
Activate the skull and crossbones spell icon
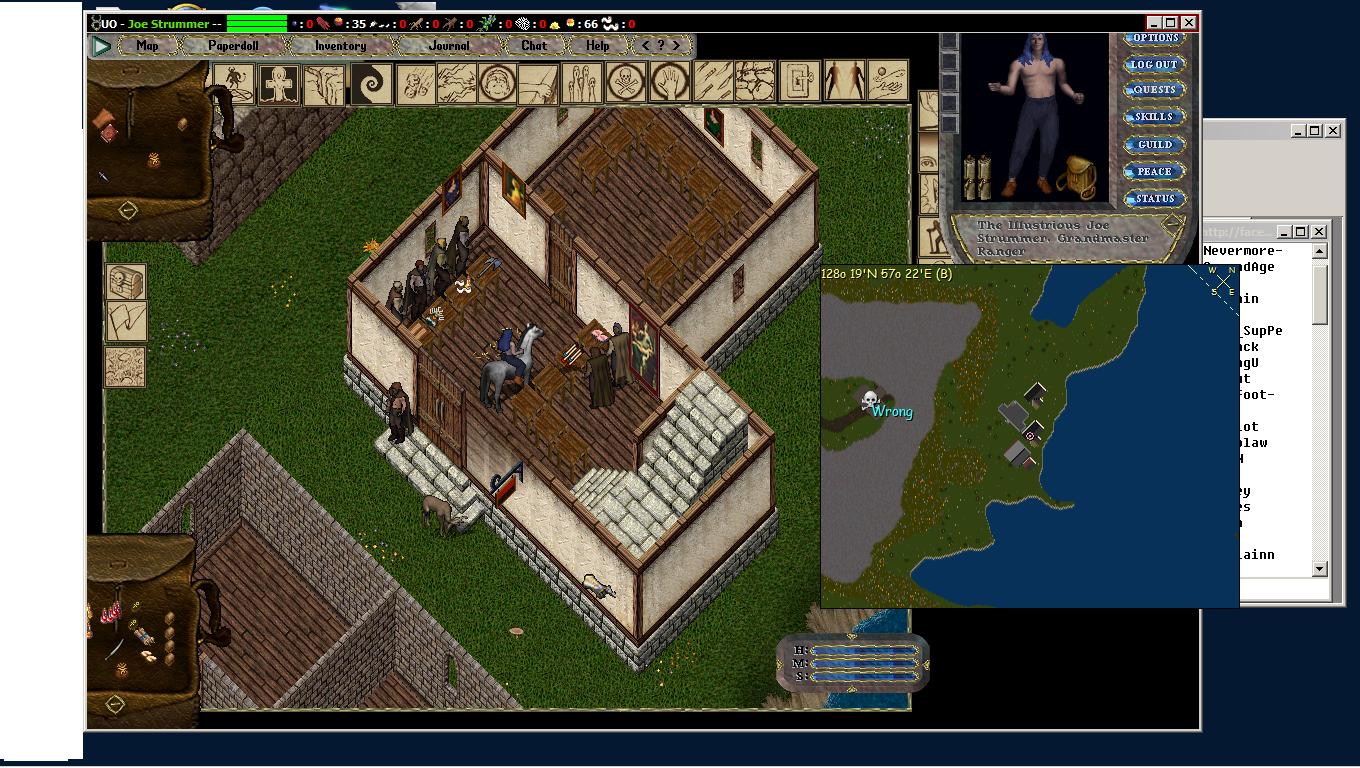coord(626,82)
